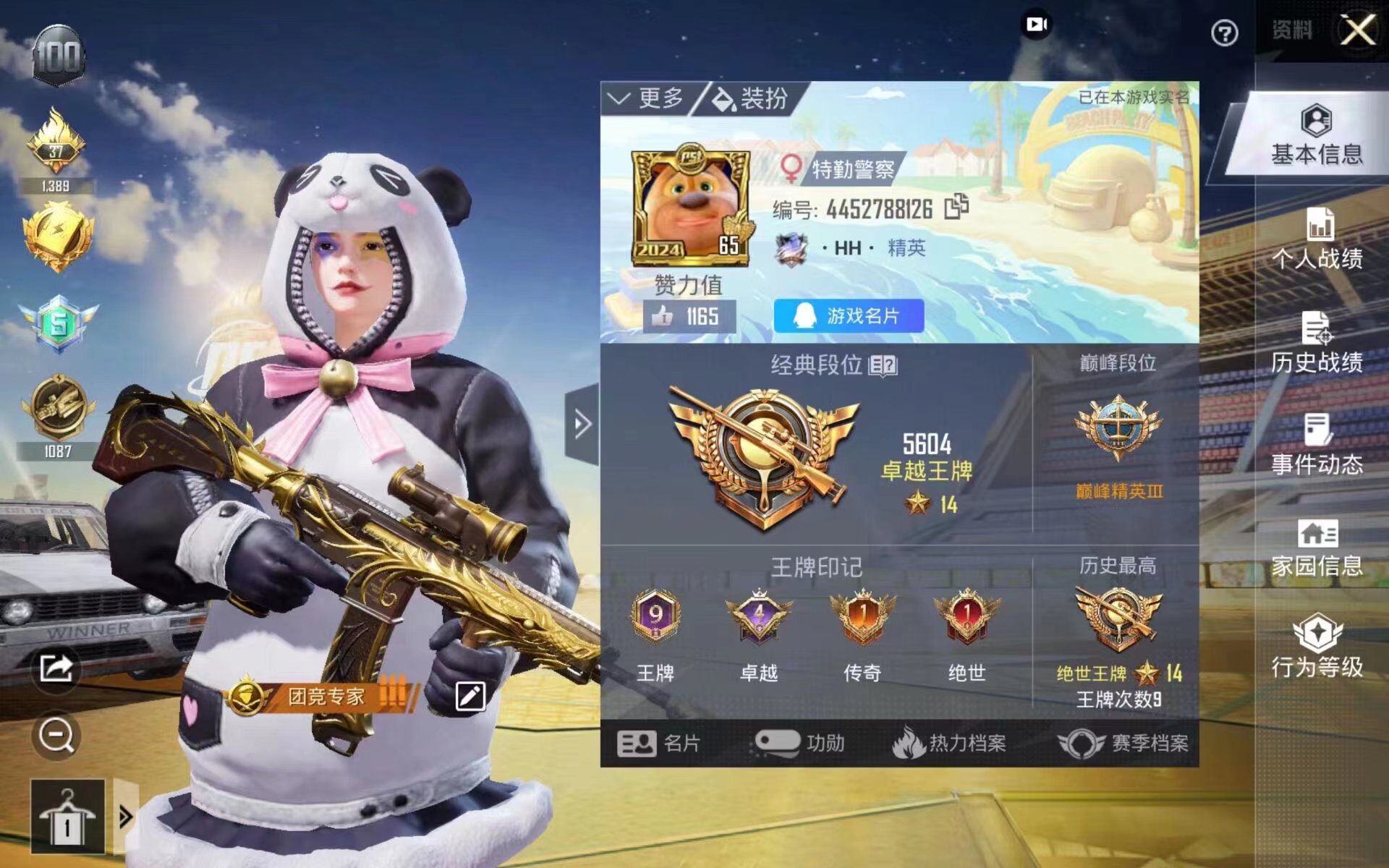Viewport: 1389px width, 868px height.
Task: Zoom out with the magnifier icon
Action: point(56,736)
